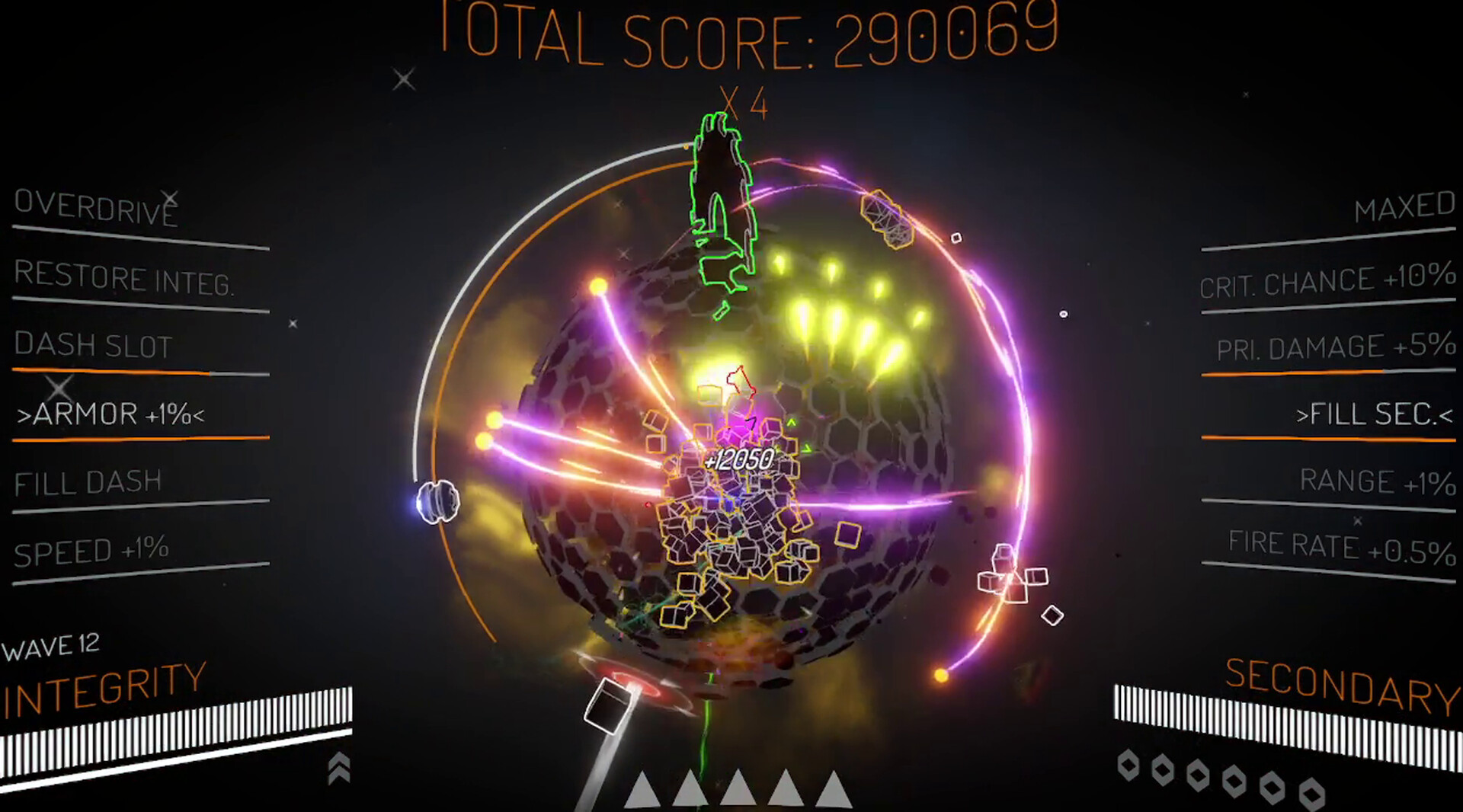The width and height of the screenshot is (1463, 812).
Task: Click the rightmost triangle indicator at bottom
Action: 835,792
